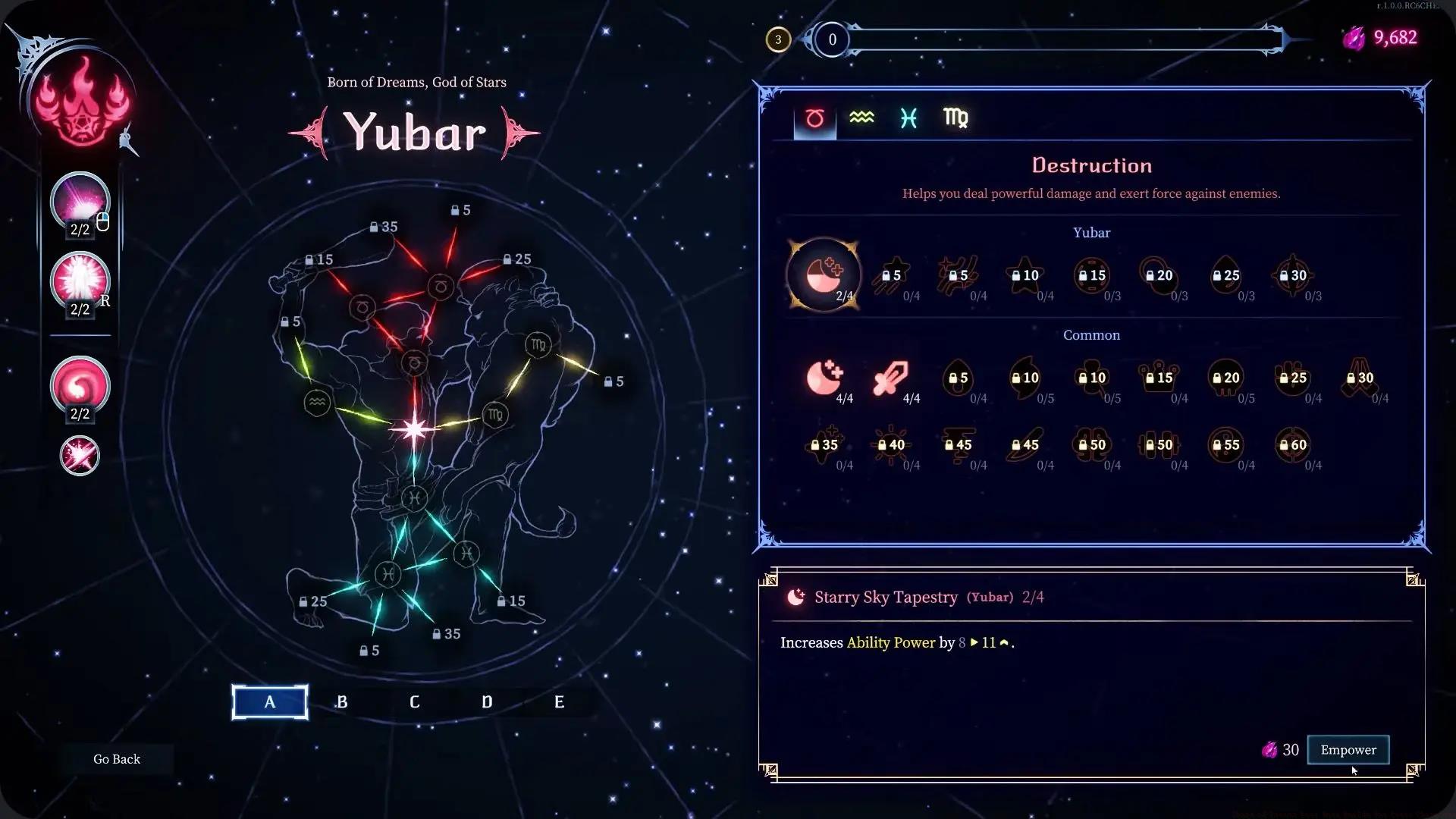Select loadout preset A
The image size is (1456, 819).
pyautogui.click(x=270, y=702)
